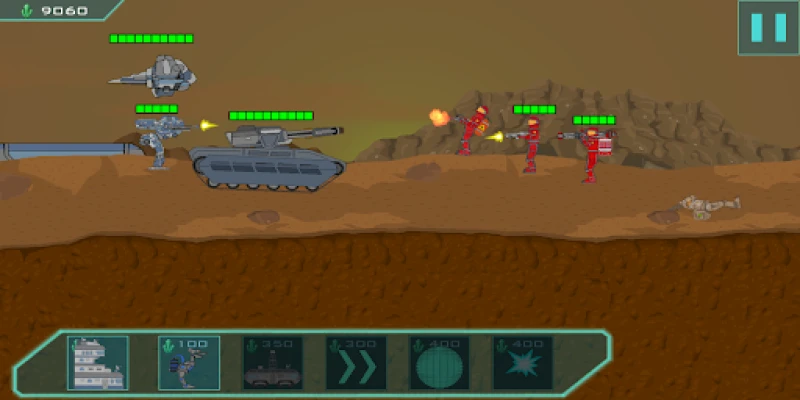Pause the game

click(767, 27)
